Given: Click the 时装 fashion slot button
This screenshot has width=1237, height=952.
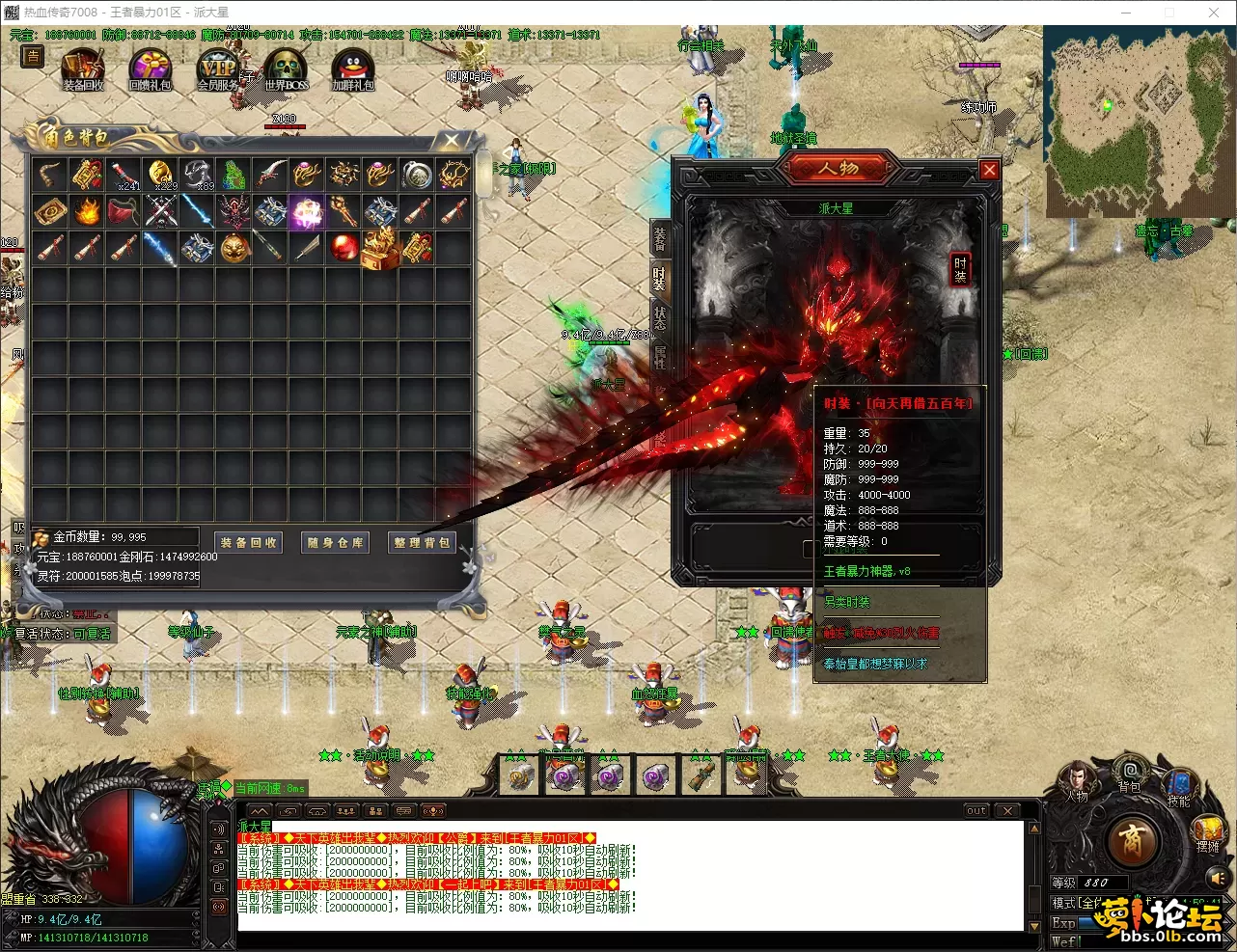Looking at the screenshot, I should click(960, 269).
